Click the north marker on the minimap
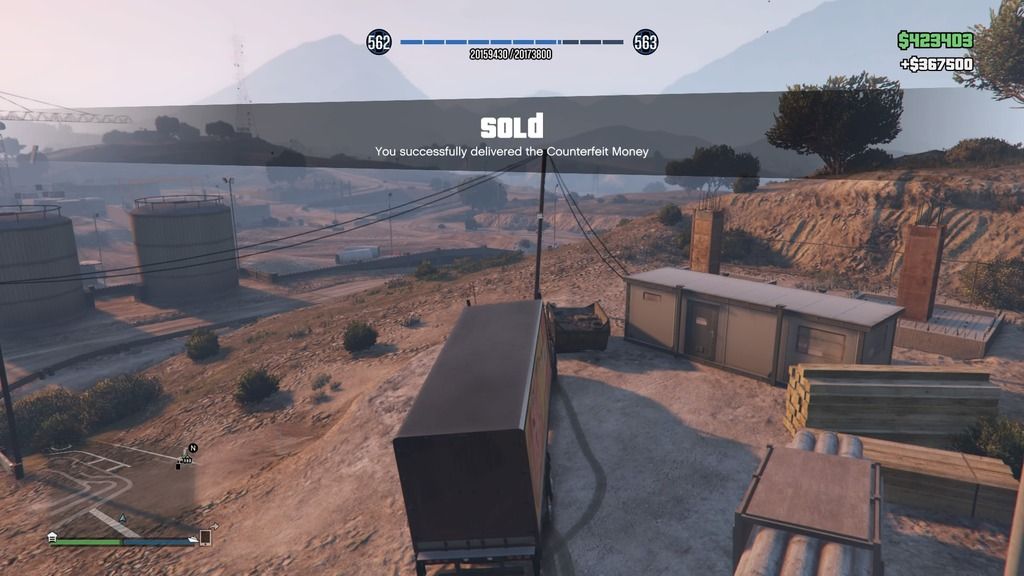 [193, 448]
